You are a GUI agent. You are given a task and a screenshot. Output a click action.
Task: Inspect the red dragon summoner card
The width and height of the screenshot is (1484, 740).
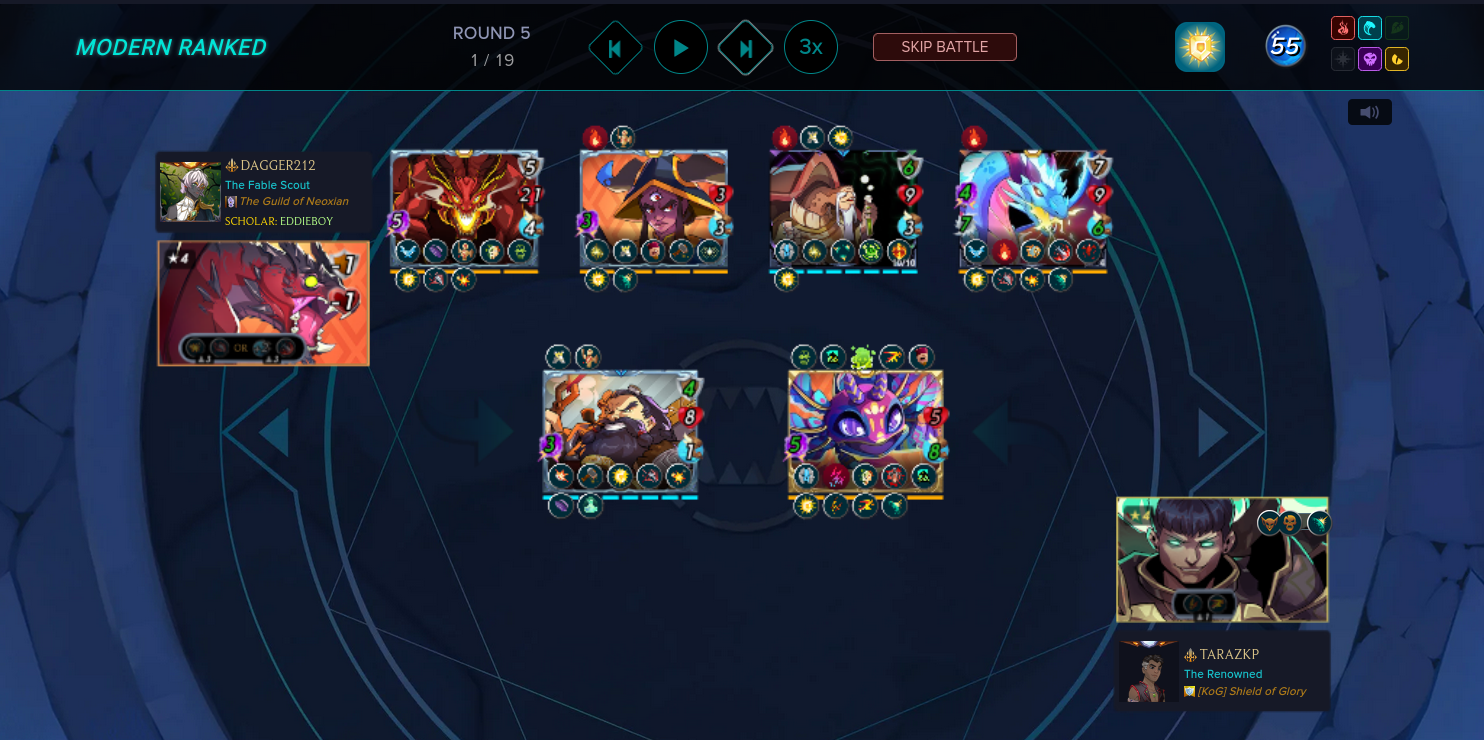[264, 303]
